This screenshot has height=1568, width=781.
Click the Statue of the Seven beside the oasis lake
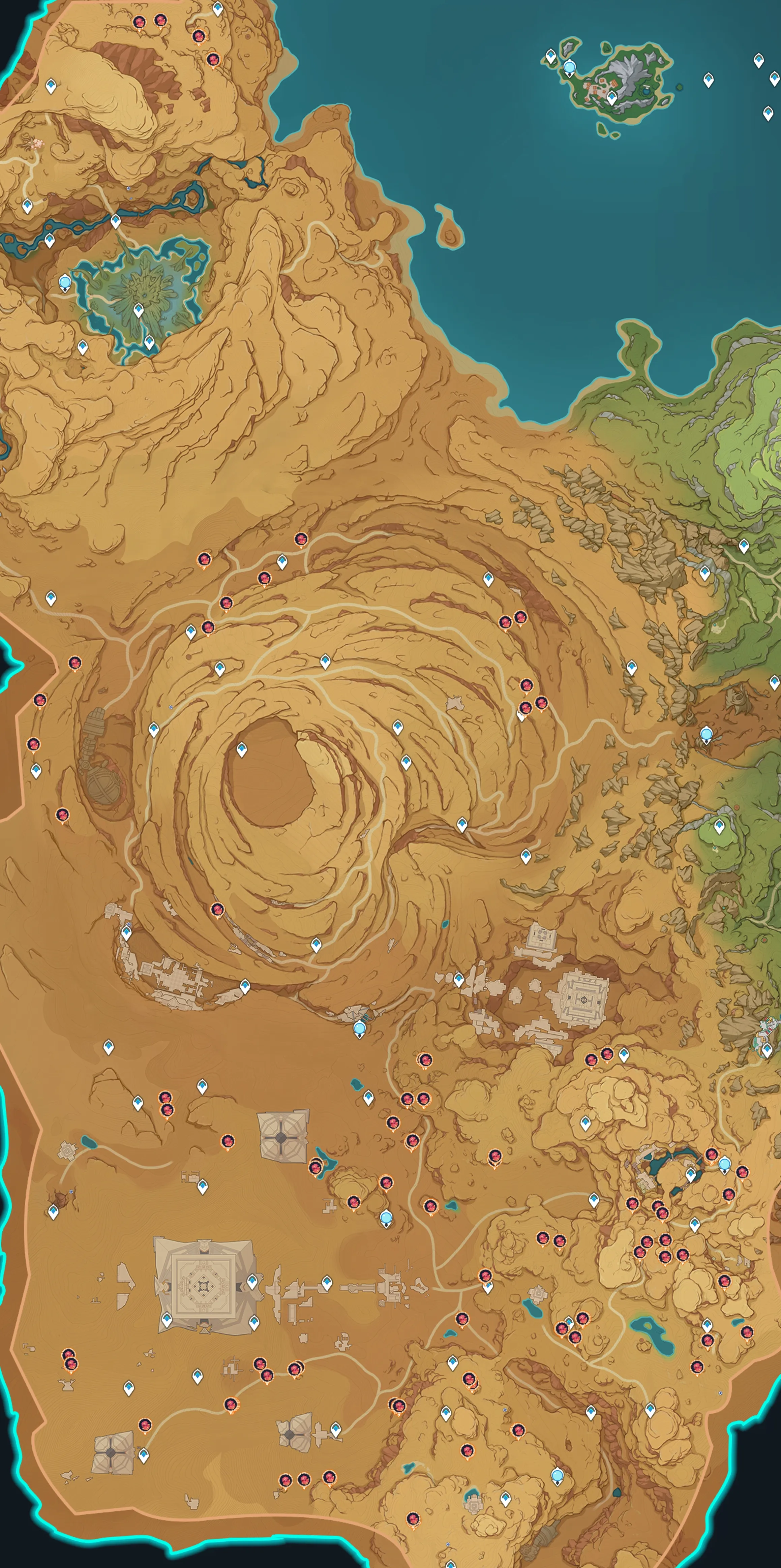(65, 282)
